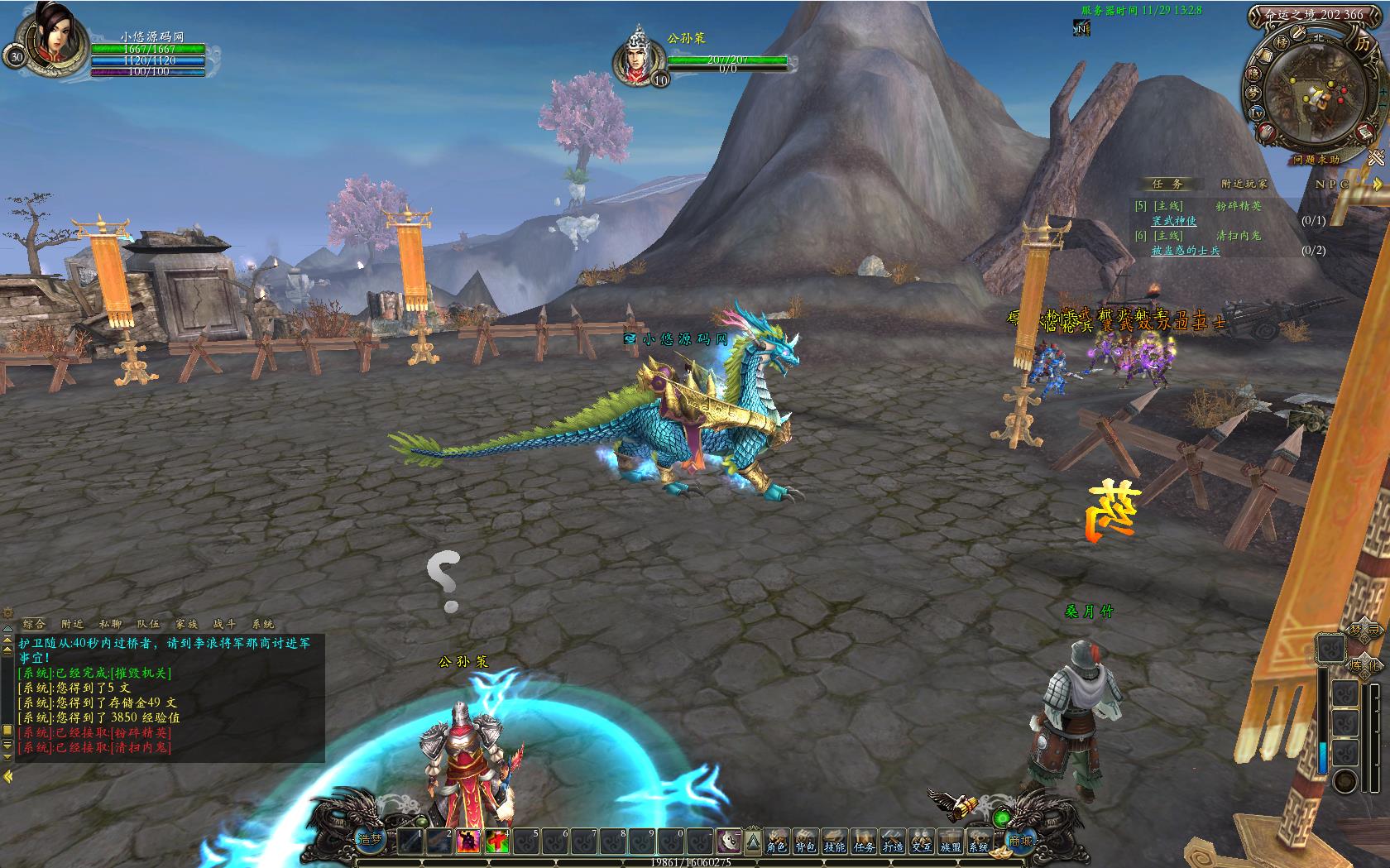The height and width of the screenshot is (868, 1390).
Task: Use the flaming figure skill in slot 3
Action: [467, 842]
